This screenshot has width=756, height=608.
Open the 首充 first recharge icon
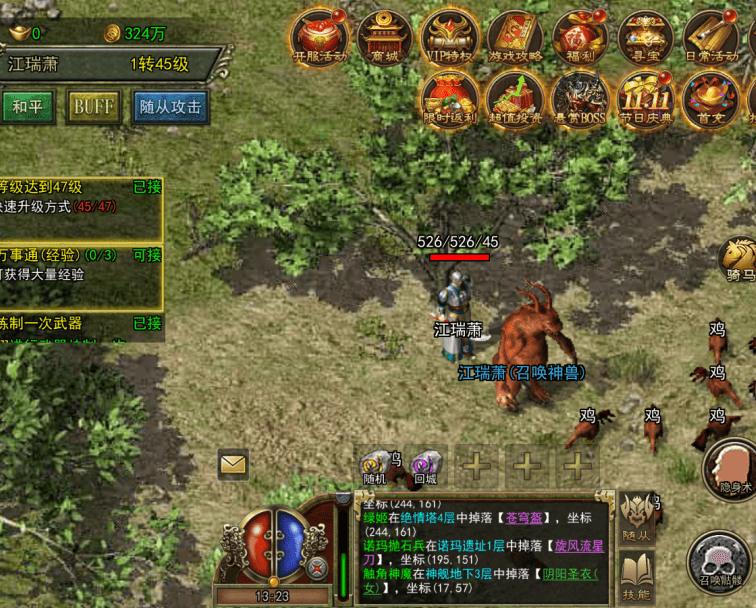tap(711, 100)
